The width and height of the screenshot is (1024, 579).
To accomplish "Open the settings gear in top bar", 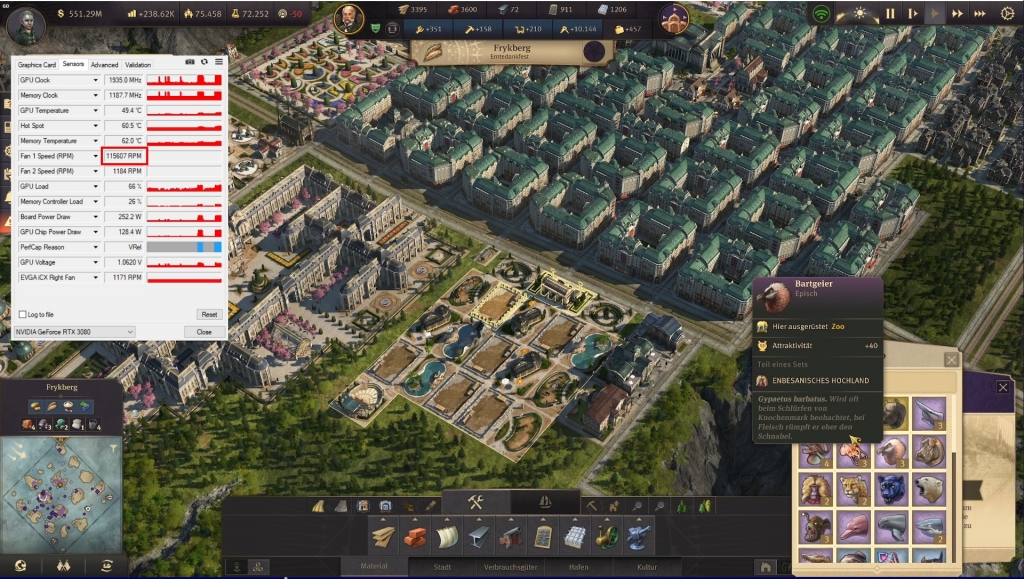I will coord(1007,14).
